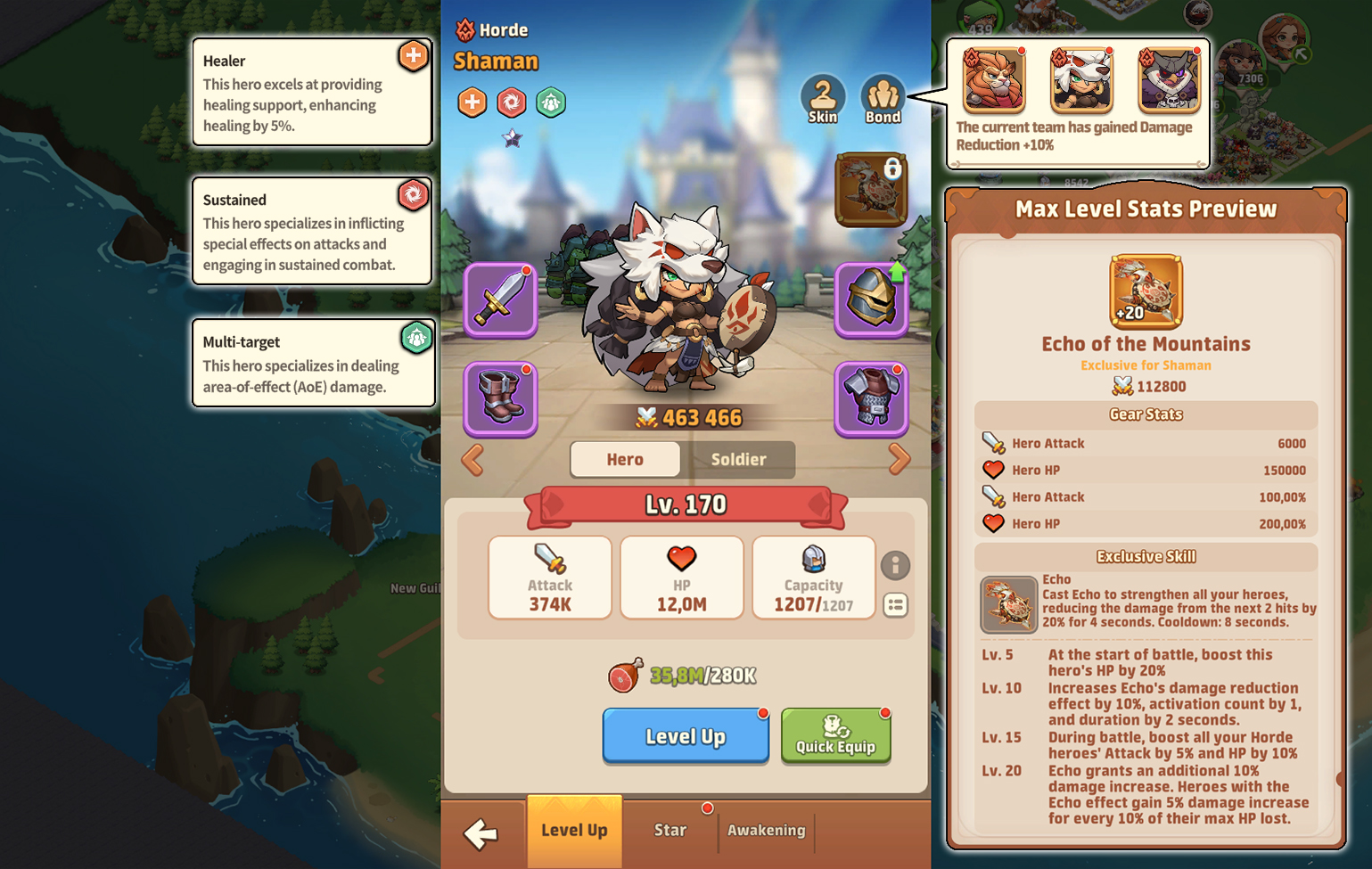The image size is (1372, 869).
Task: Select the Multi-target trait icon
Action: click(x=551, y=102)
